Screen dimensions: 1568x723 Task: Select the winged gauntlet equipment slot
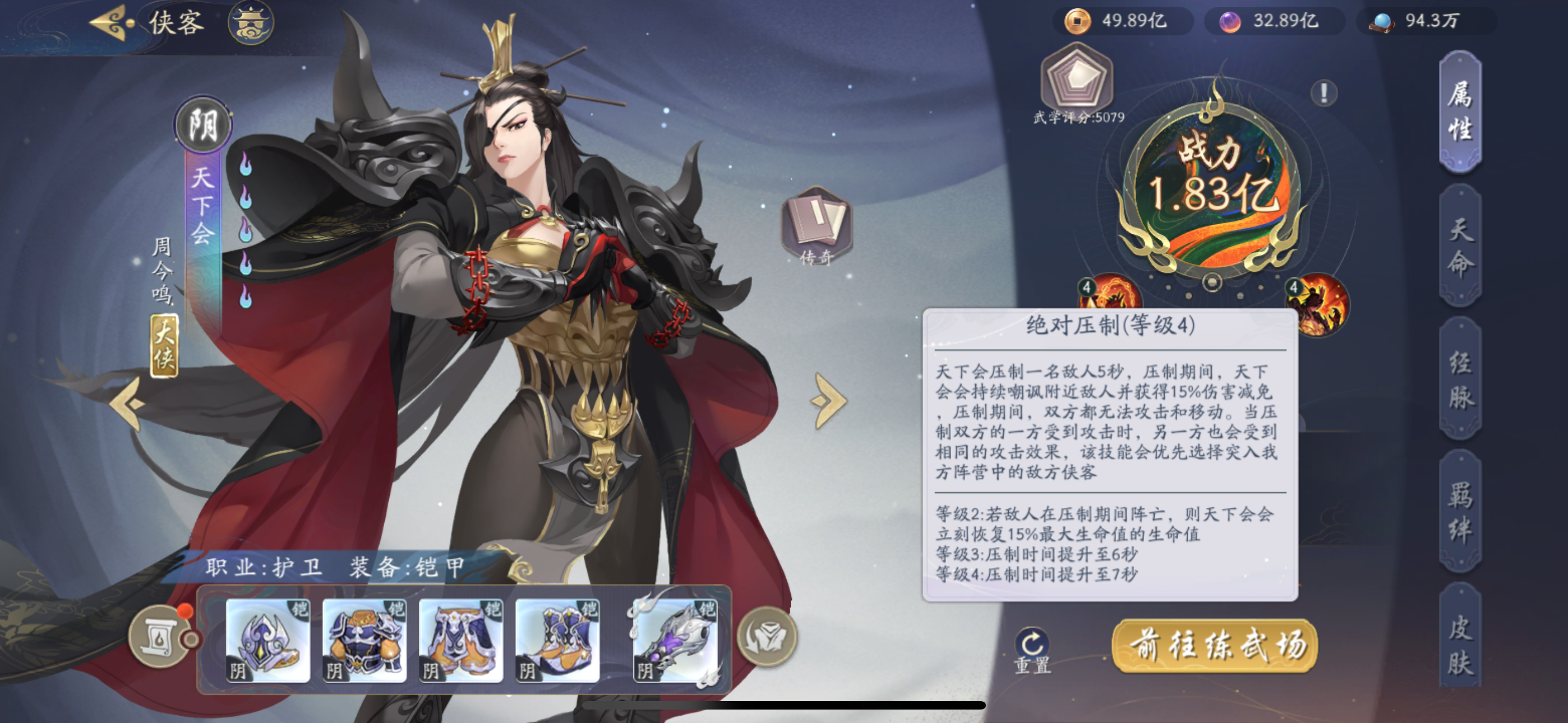pyautogui.click(x=675, y=639)
